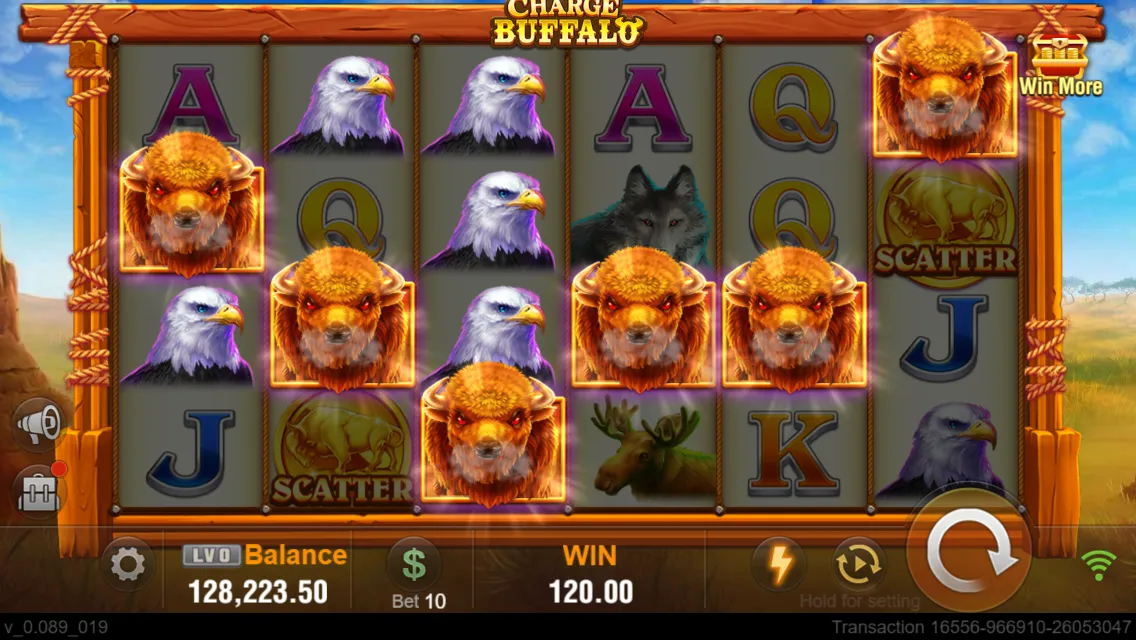Activate the lightning bolt turbo spin
The width and height of the screenshot is (1136, 640).
click(x=779, y=564)
